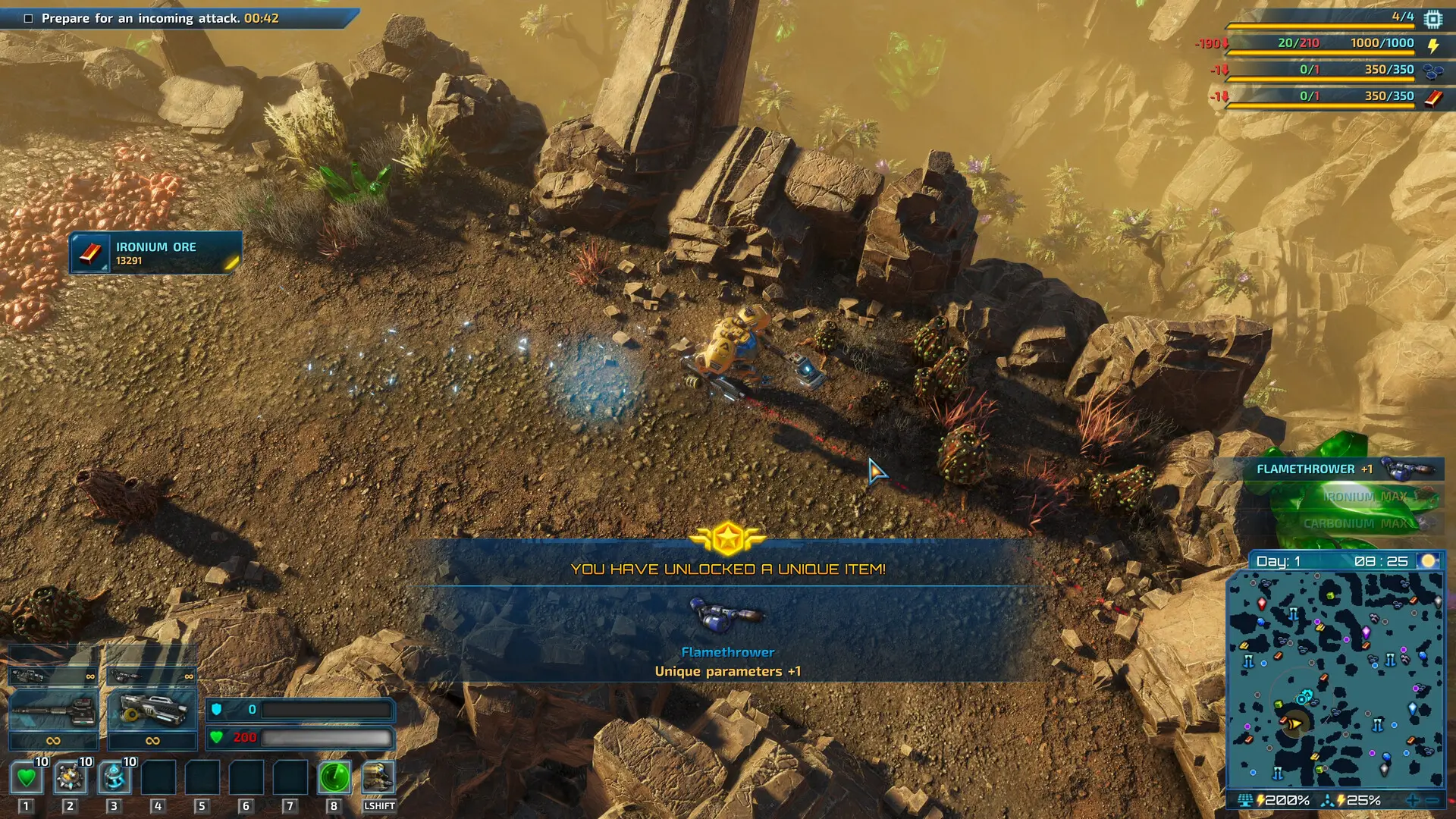The image size is (1456, 819).
Task: Activate the green radar scanner ability
Action: (334, 777)
